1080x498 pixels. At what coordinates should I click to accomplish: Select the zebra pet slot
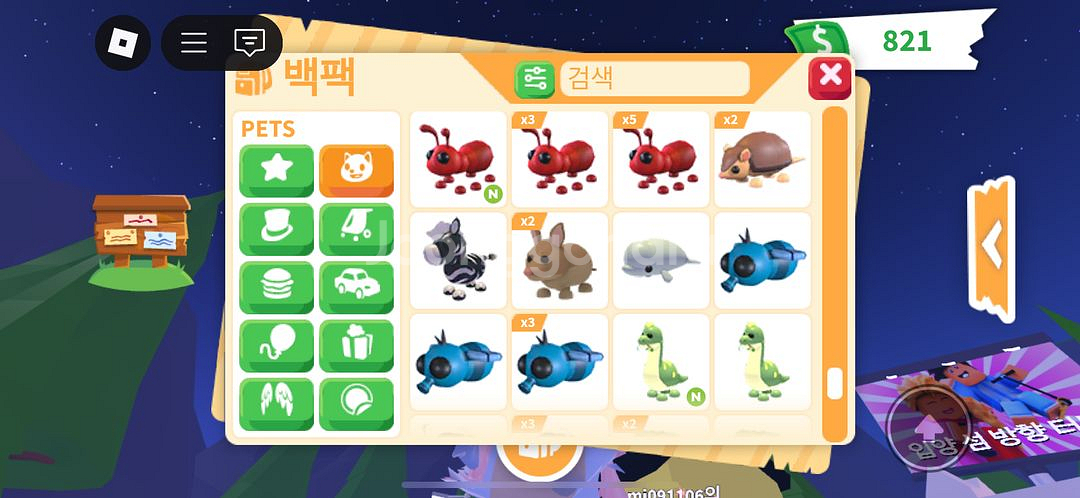(x=458, y=261)
